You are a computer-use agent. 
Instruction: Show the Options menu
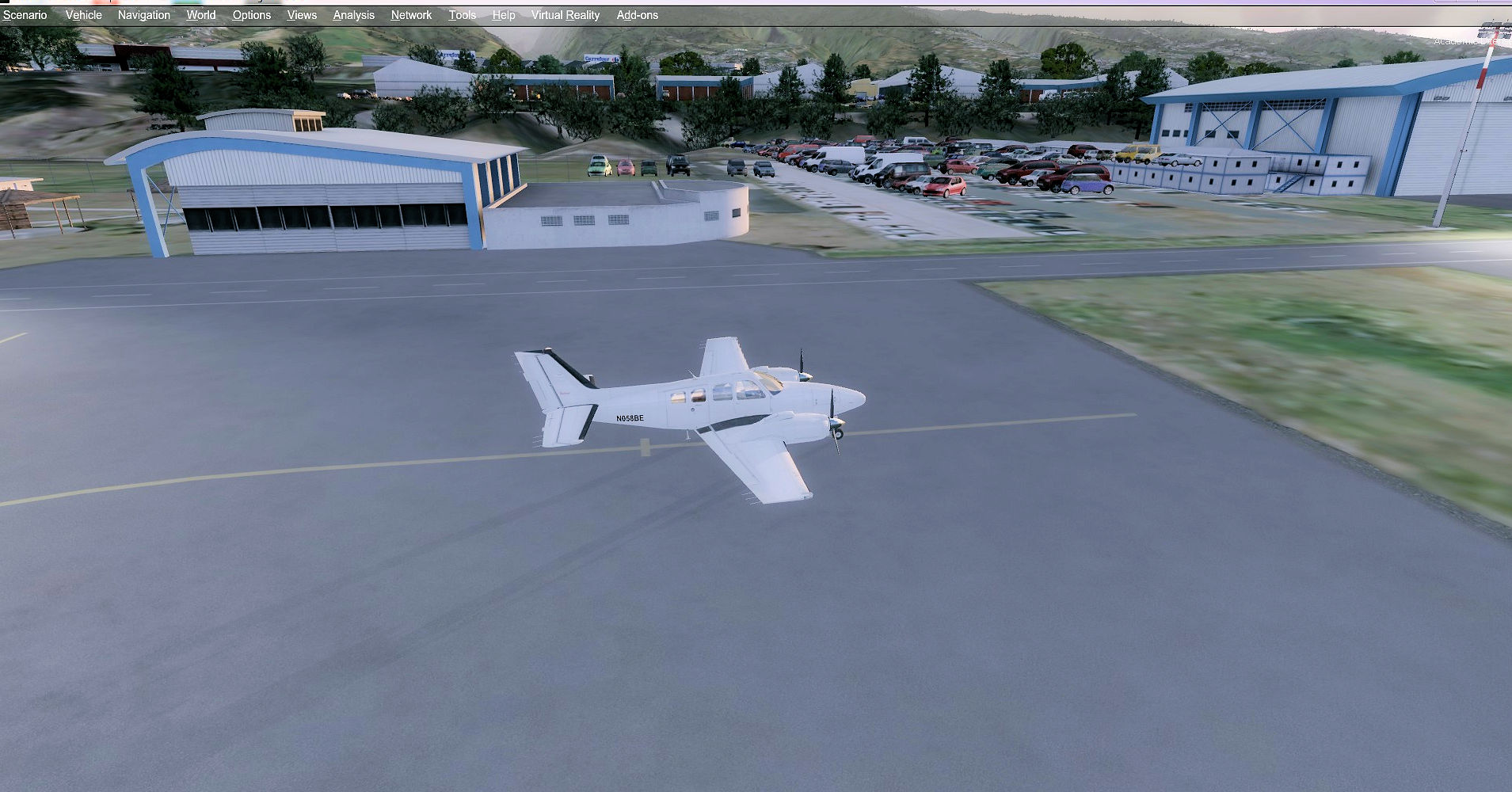click(252, 15)
